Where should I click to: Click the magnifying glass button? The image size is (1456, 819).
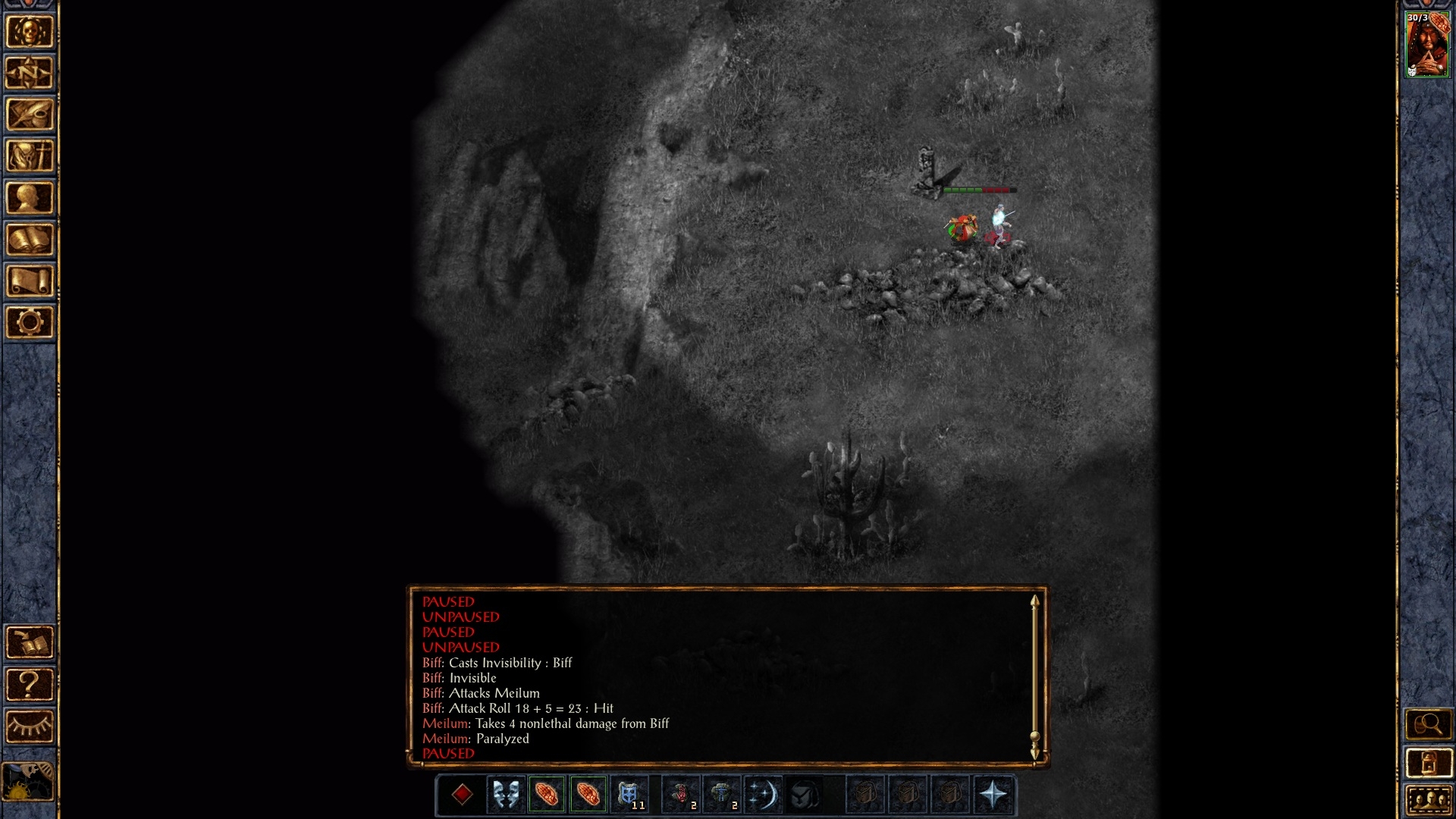click(x=1428, y=725)
